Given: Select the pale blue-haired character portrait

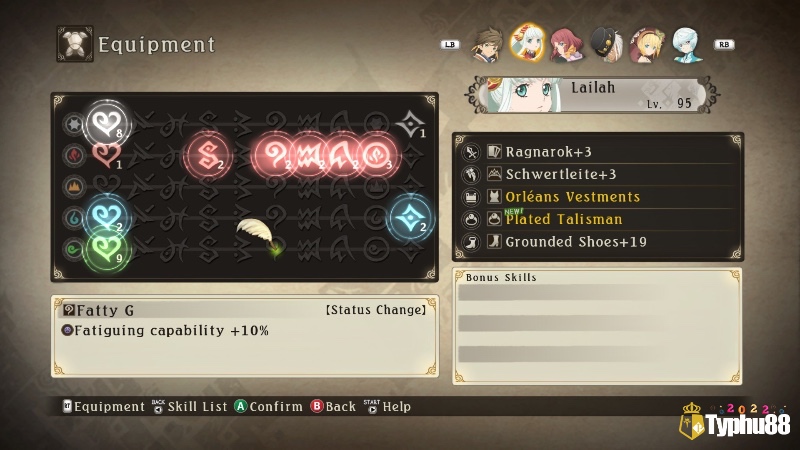Looking at the screenshot, I should [x=684, y=44].
